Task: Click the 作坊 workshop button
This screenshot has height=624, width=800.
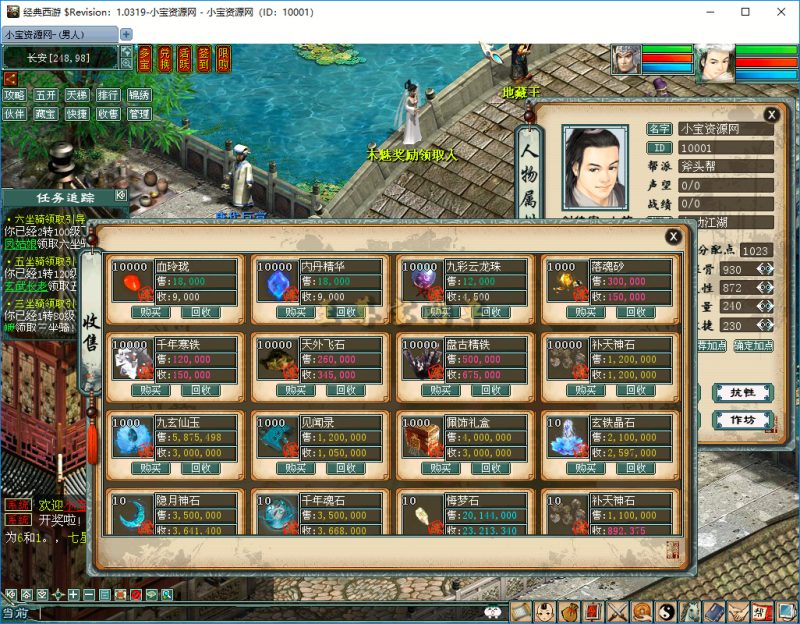Action: (x=742, y=420)
